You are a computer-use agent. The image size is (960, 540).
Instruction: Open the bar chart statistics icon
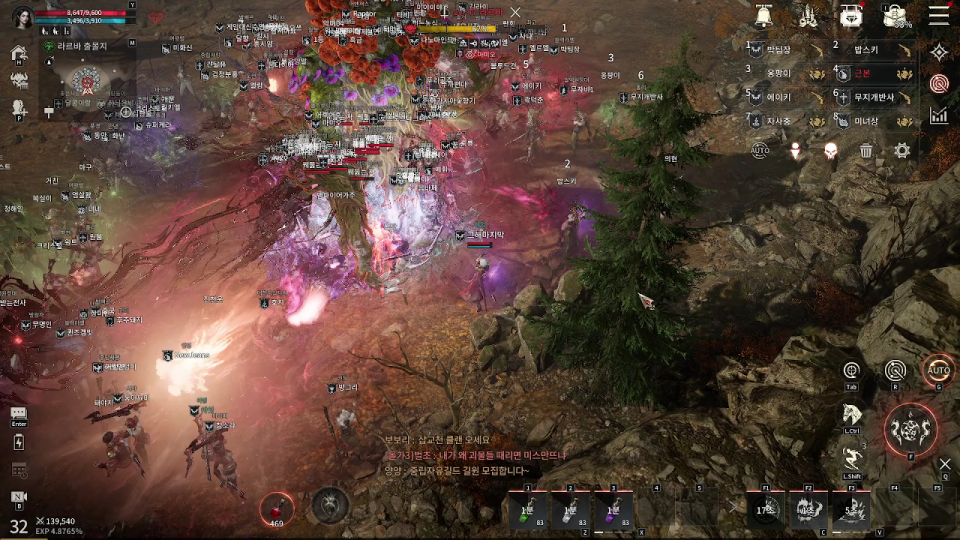(939, 116)
